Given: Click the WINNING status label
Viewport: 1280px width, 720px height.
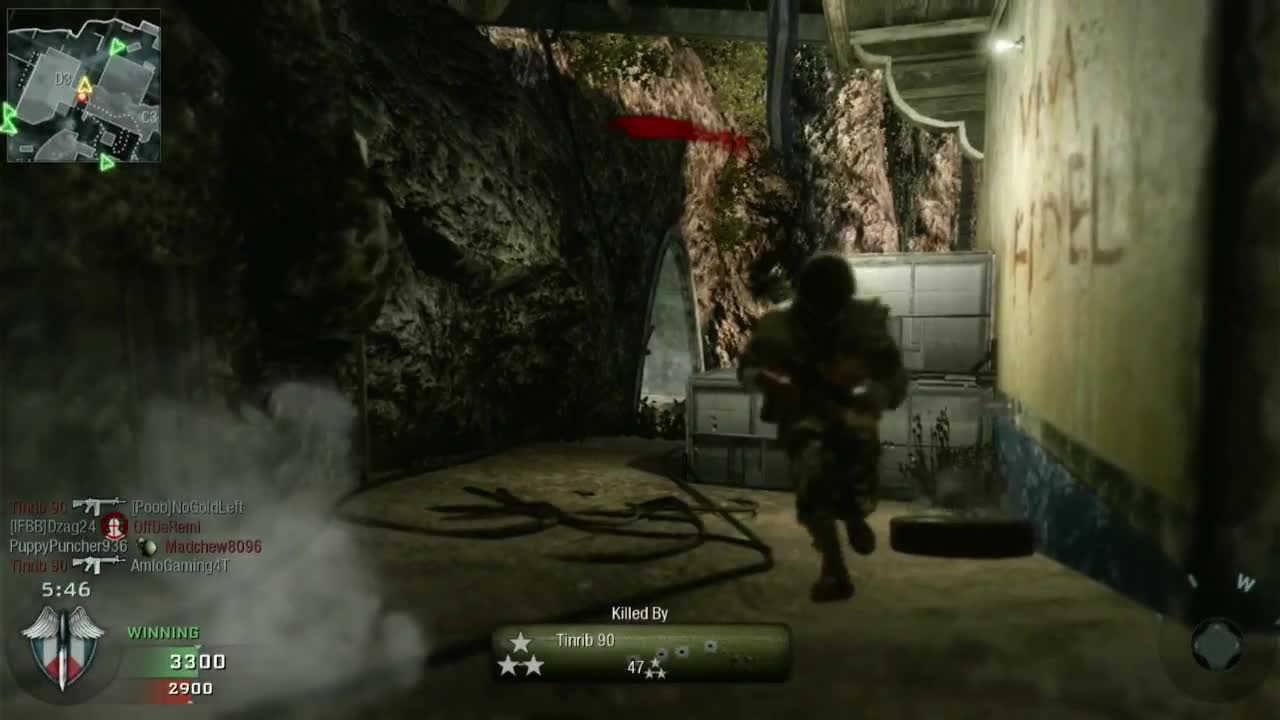Looking at the screenshot, I should point(163,631).
